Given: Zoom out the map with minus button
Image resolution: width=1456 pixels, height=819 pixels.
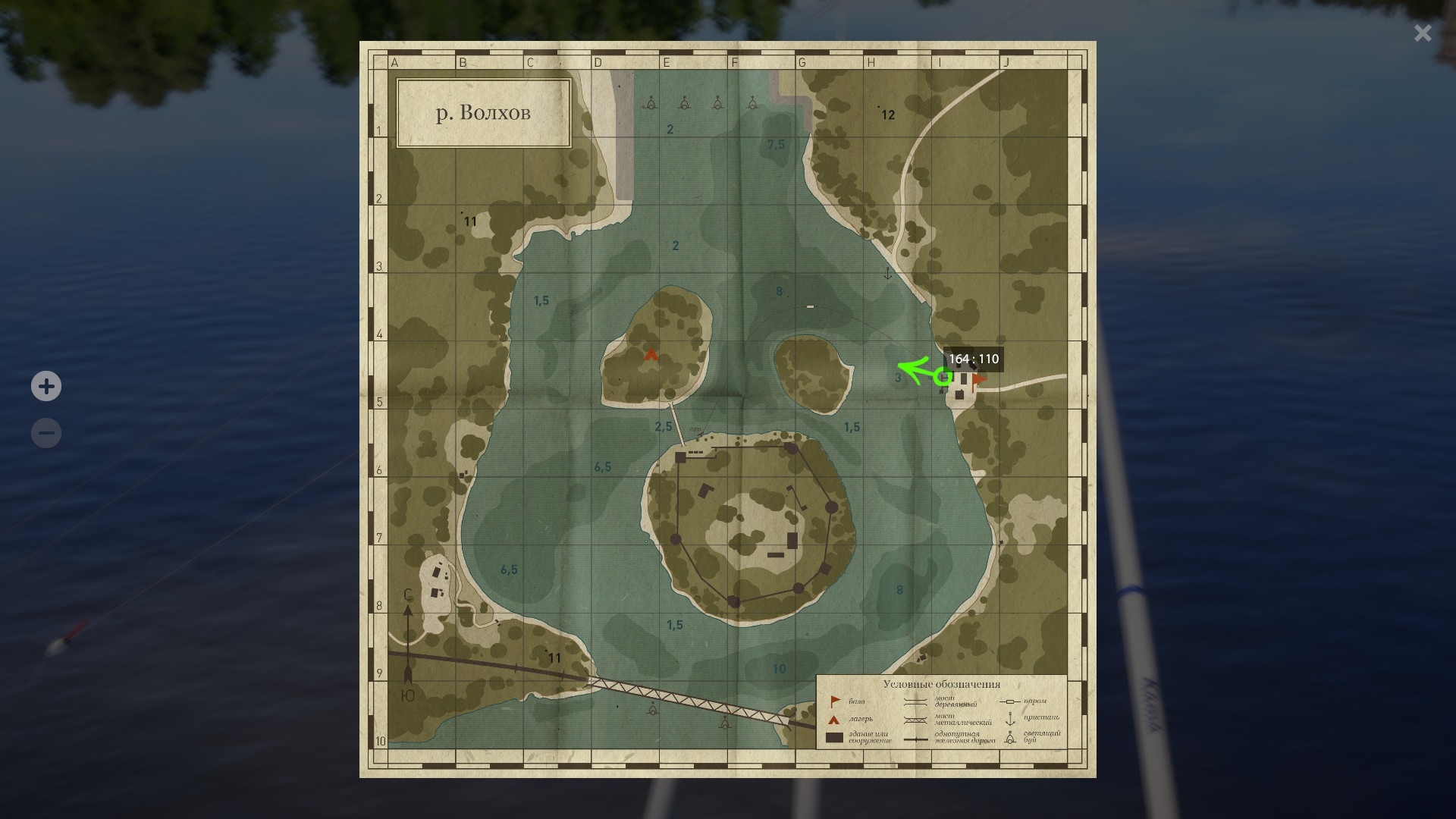Looking at the screenshot, I should click(46, 433).
